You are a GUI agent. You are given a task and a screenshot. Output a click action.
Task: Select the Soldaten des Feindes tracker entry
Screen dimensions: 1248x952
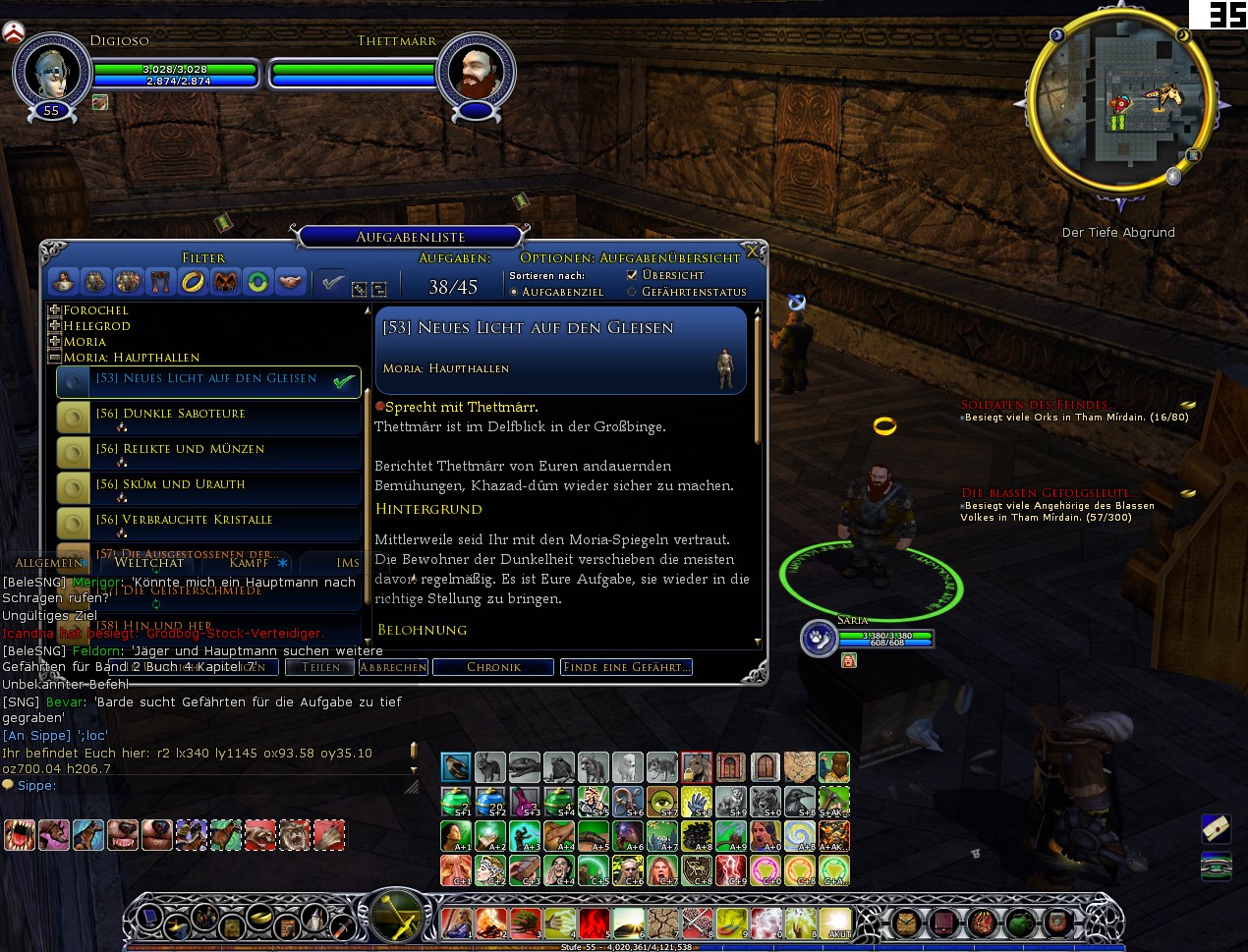[x=1038, y=405]
